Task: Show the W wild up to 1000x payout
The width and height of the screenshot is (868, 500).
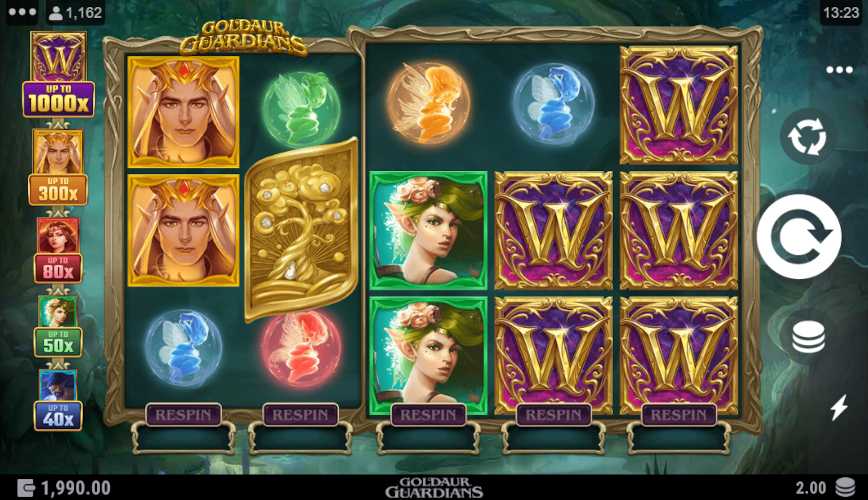Action: (x=58, y=75)
